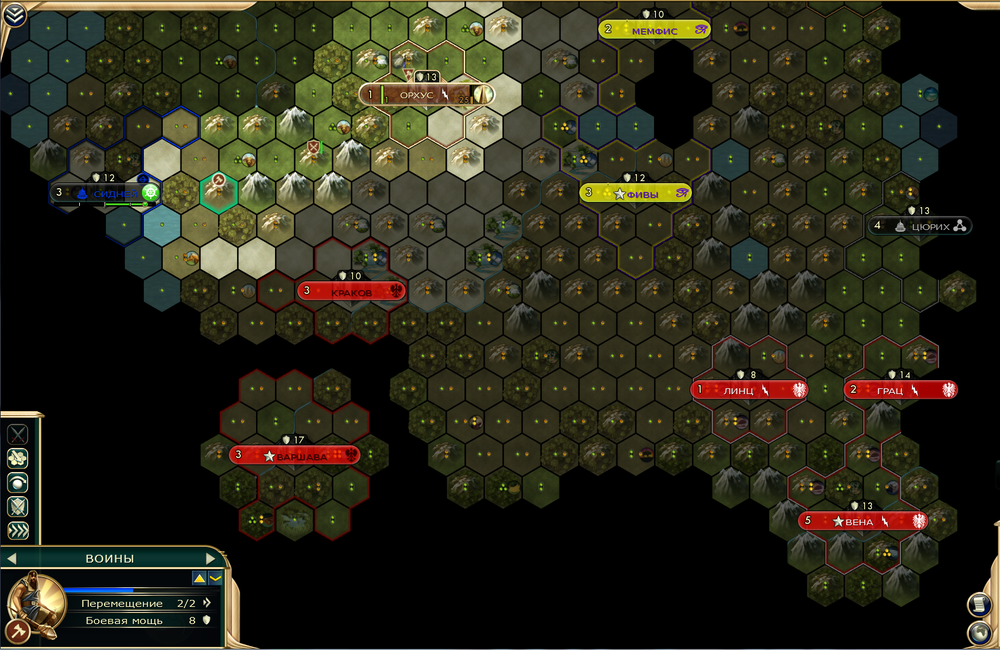Activate the white sphere unit action icon

point(17,482)
